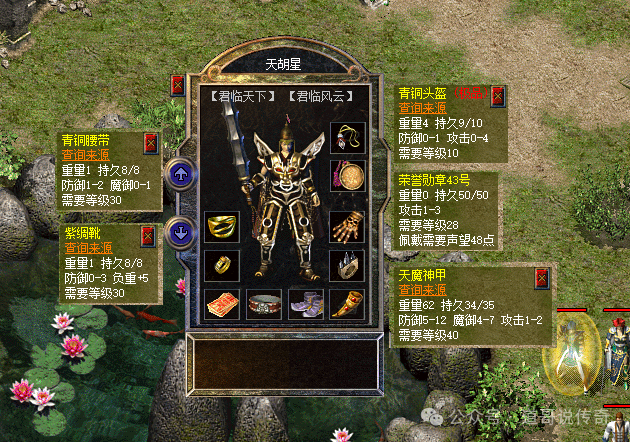Open 查询来源 link for 紫绸靴

[x=87, y=248]
